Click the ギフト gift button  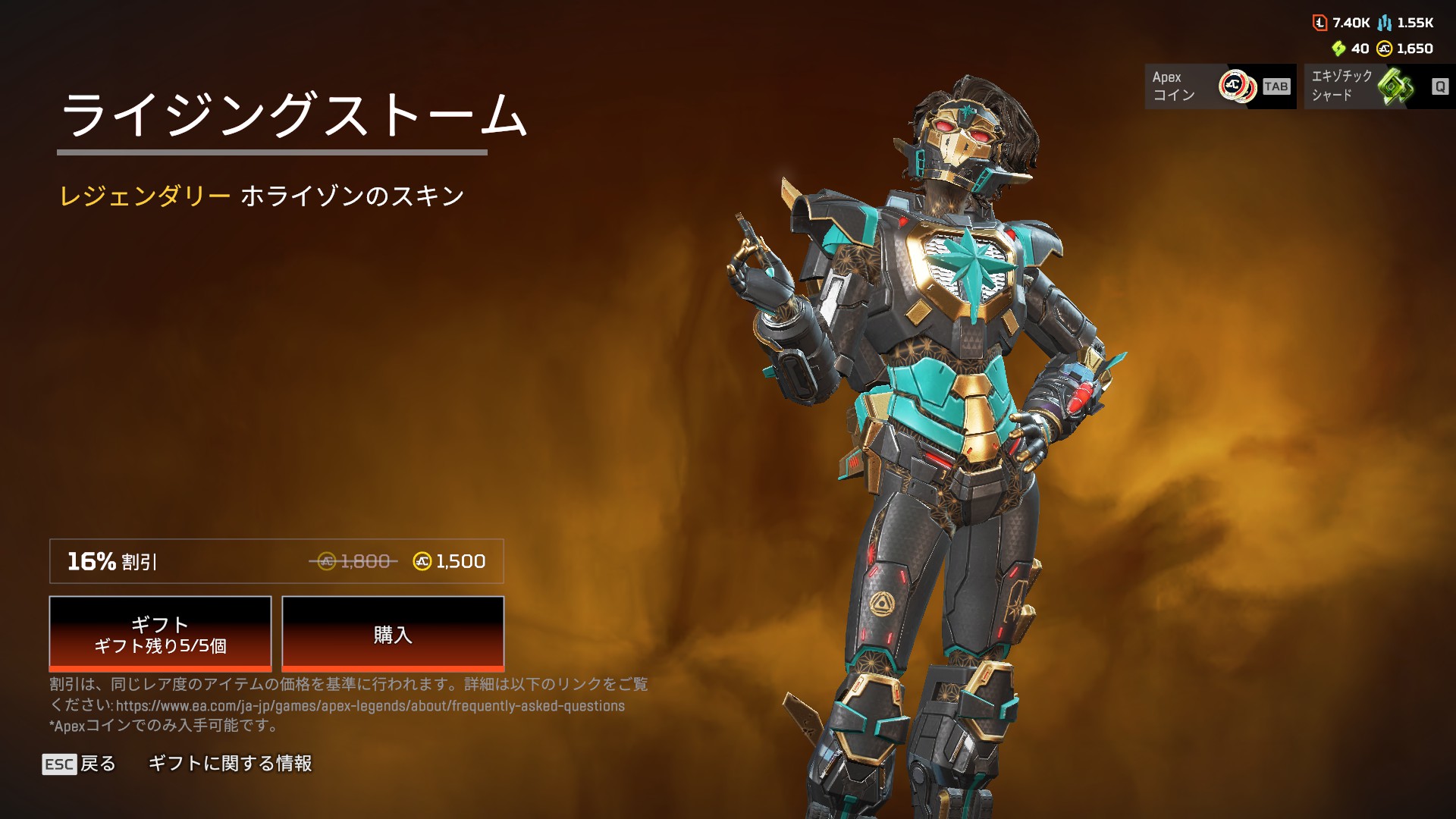[x=160, y=634]
